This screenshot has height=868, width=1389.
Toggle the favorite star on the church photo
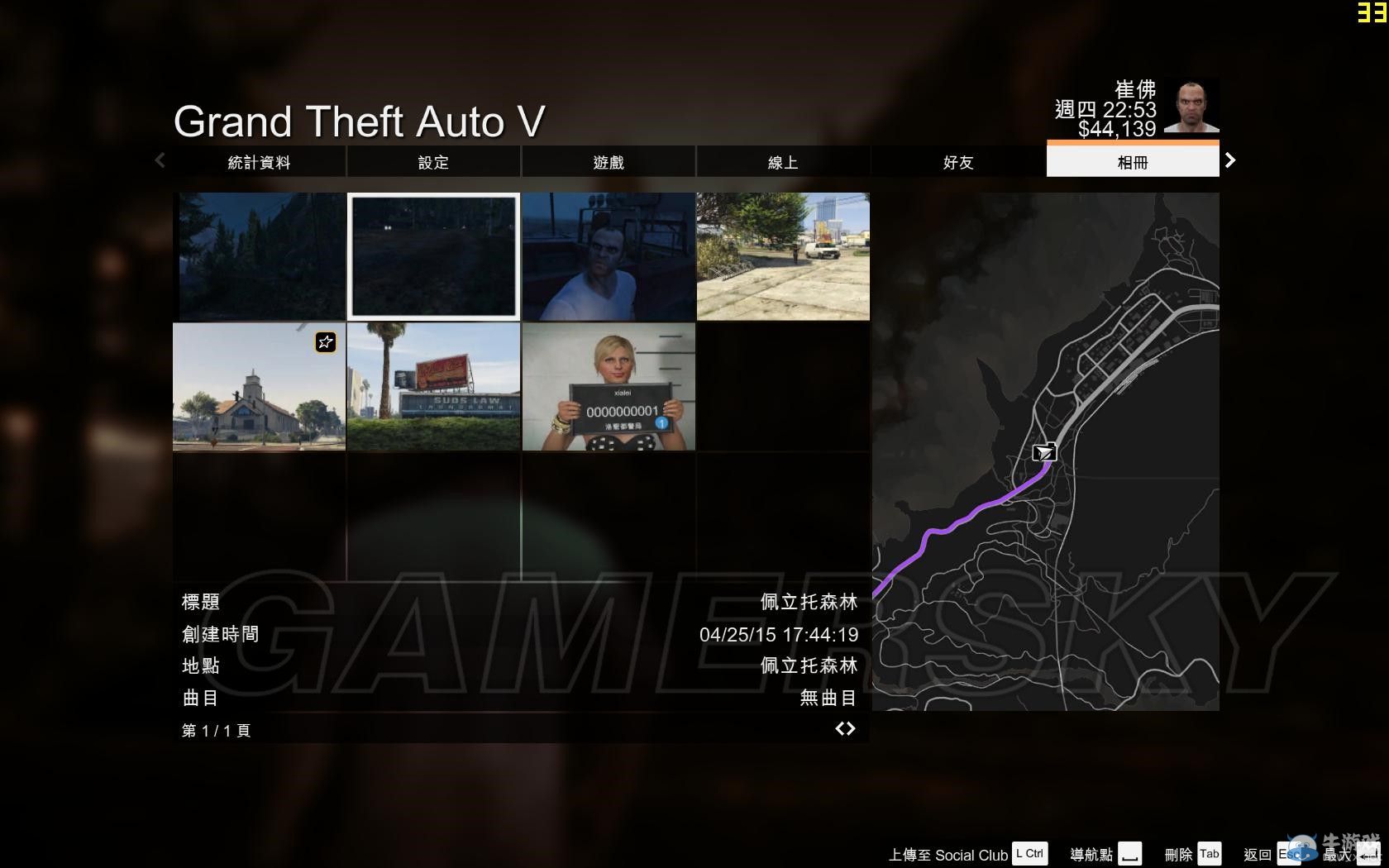pyautogui.click(x=325, y=342)
